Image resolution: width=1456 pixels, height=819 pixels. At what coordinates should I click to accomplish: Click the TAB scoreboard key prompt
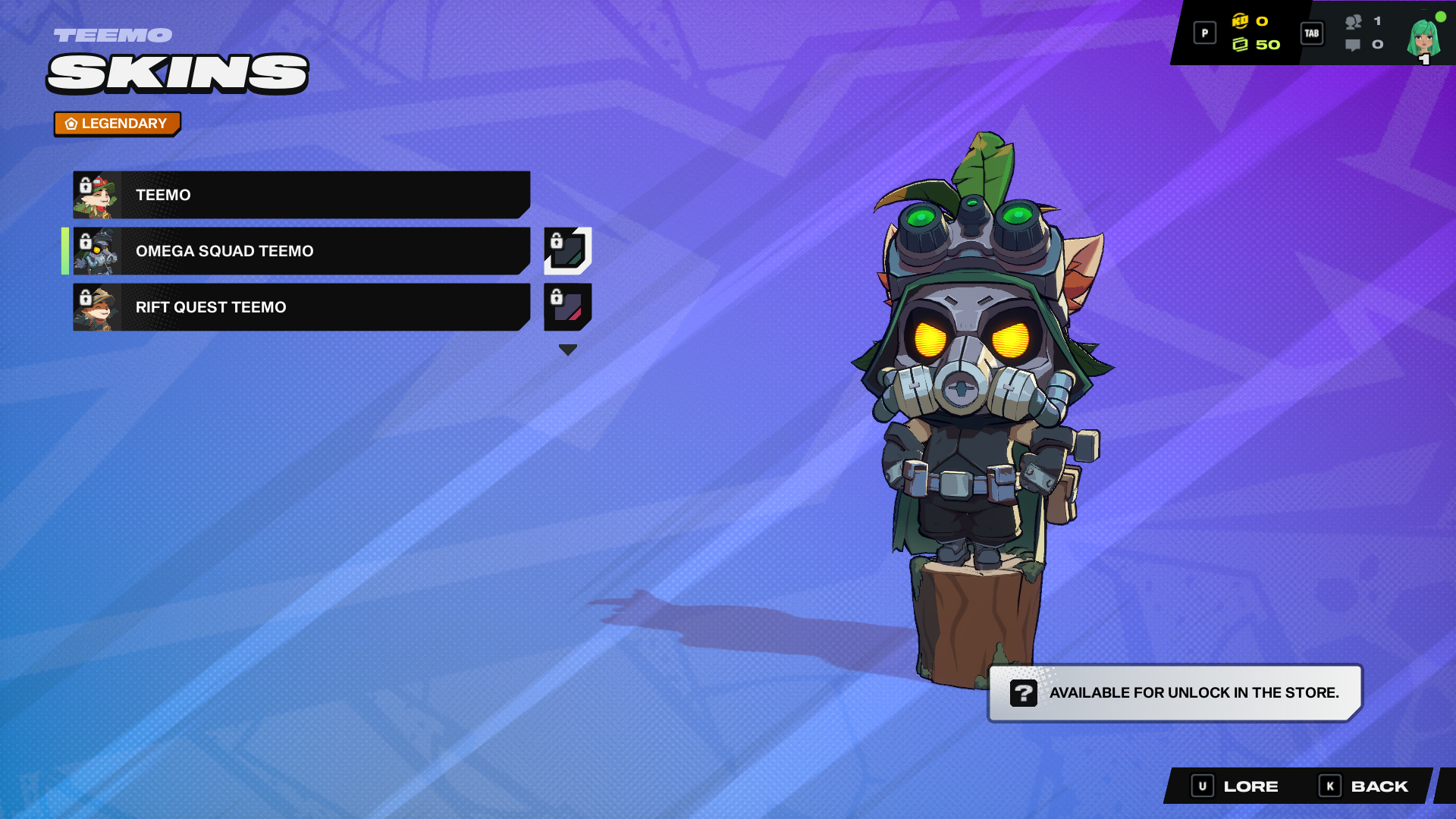(1311, 33)
